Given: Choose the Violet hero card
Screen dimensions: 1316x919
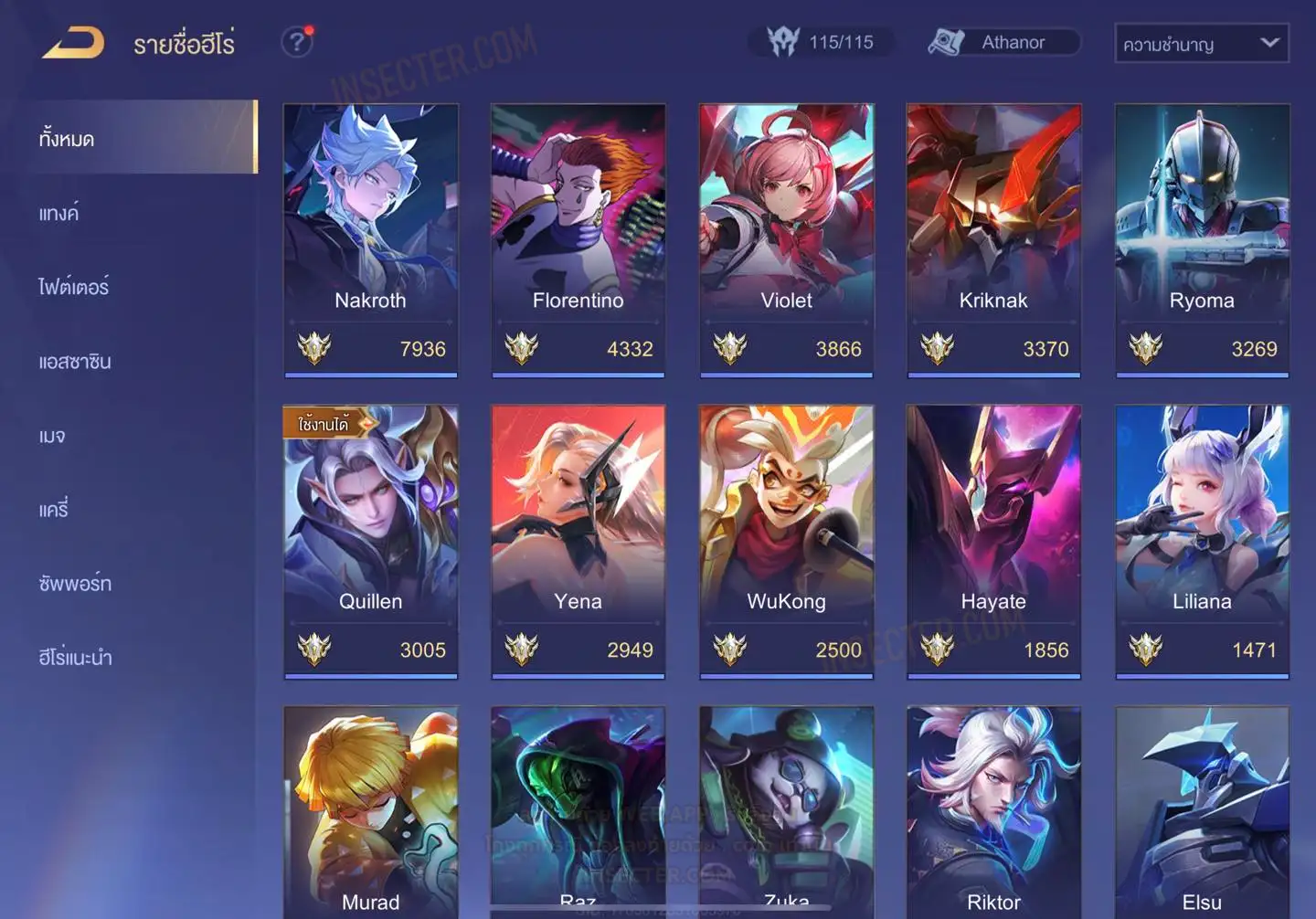Looking at the screenshot, I should [786, 239].
